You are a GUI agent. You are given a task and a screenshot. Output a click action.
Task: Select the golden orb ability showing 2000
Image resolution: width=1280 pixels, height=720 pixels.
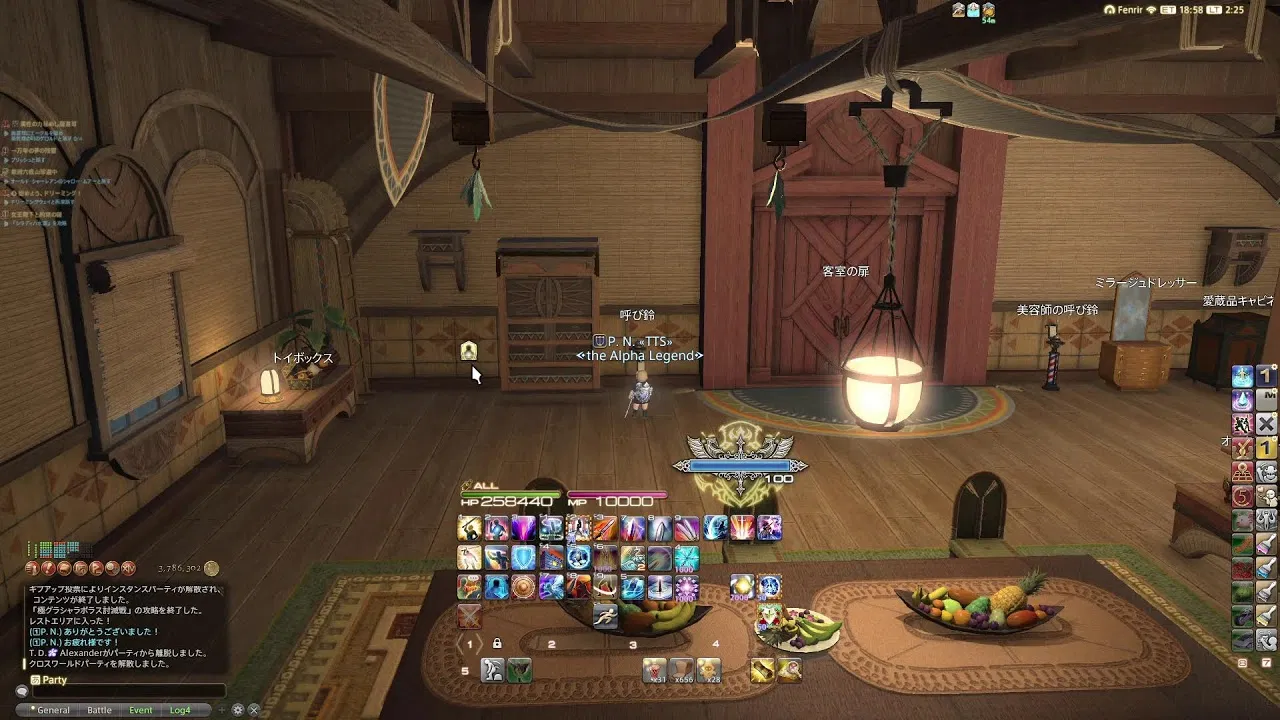click(x=742, y=586)
